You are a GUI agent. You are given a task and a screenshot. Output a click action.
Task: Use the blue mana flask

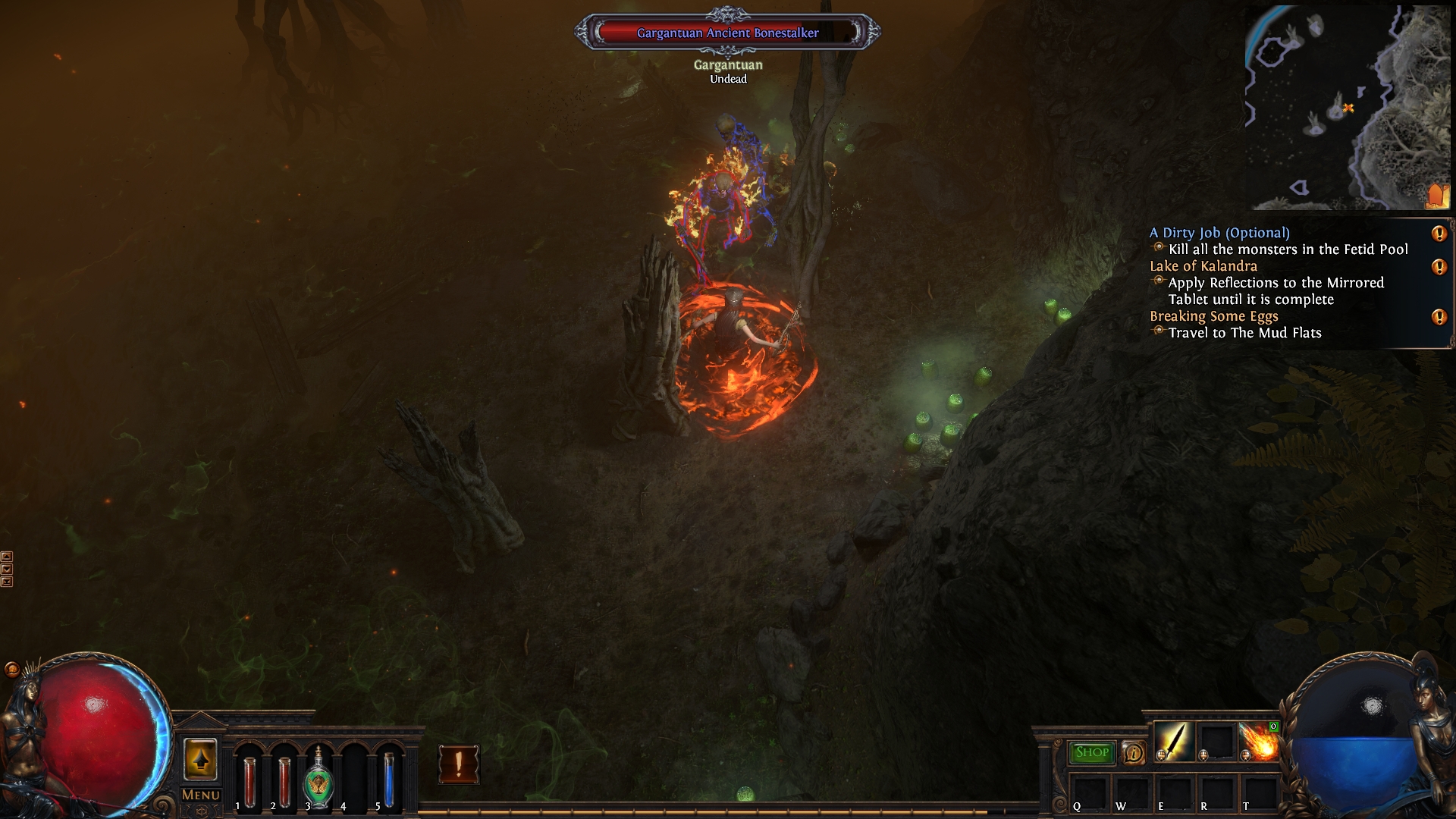point(388,781)
